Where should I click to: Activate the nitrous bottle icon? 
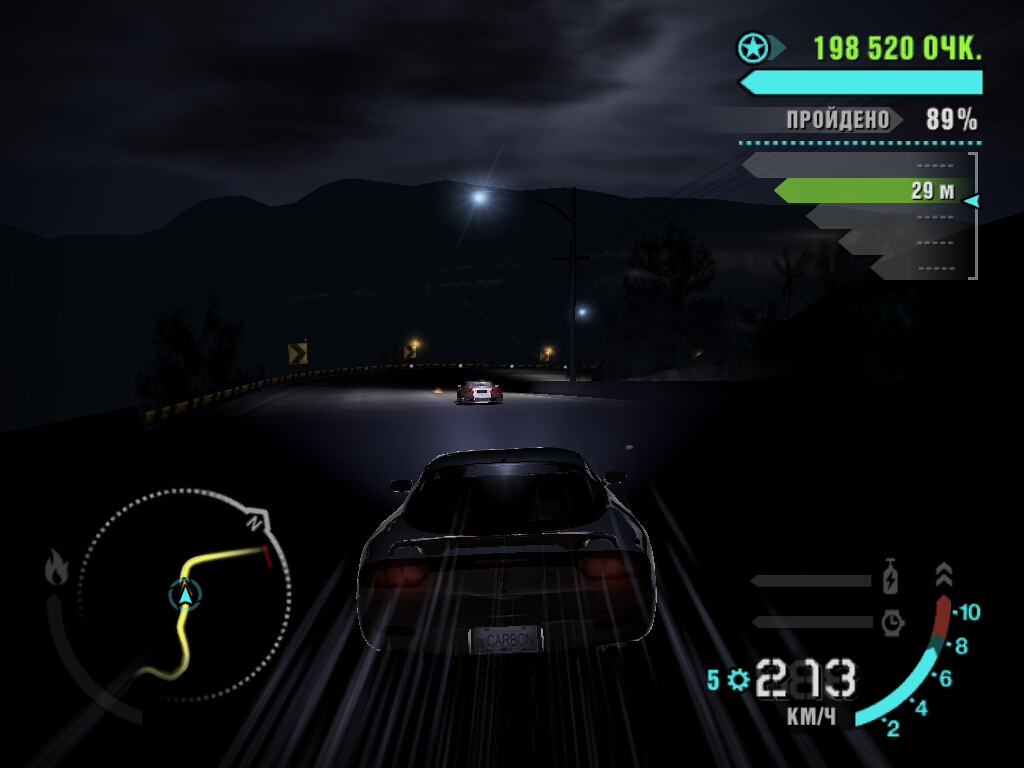point(891,579)
